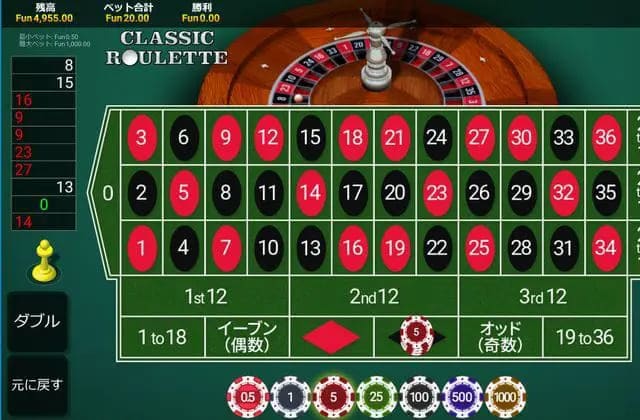Choose the 1000 value chip
The width and height of the screenshot is (640, 420).
pos(505,396)
